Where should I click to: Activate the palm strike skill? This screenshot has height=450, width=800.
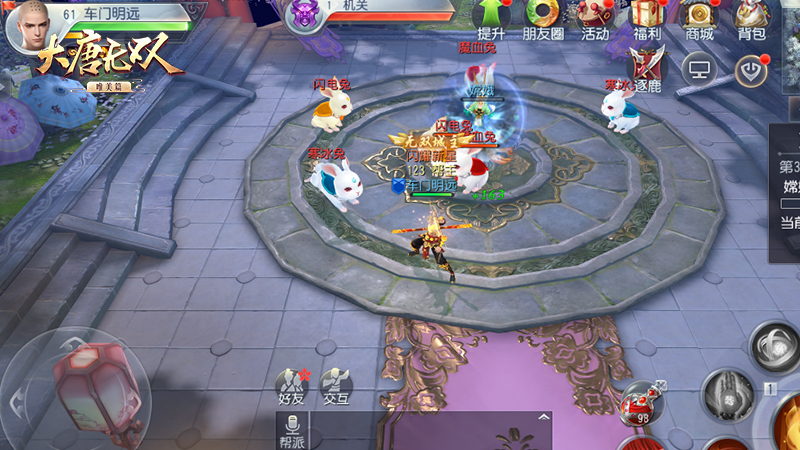(727, 393)
